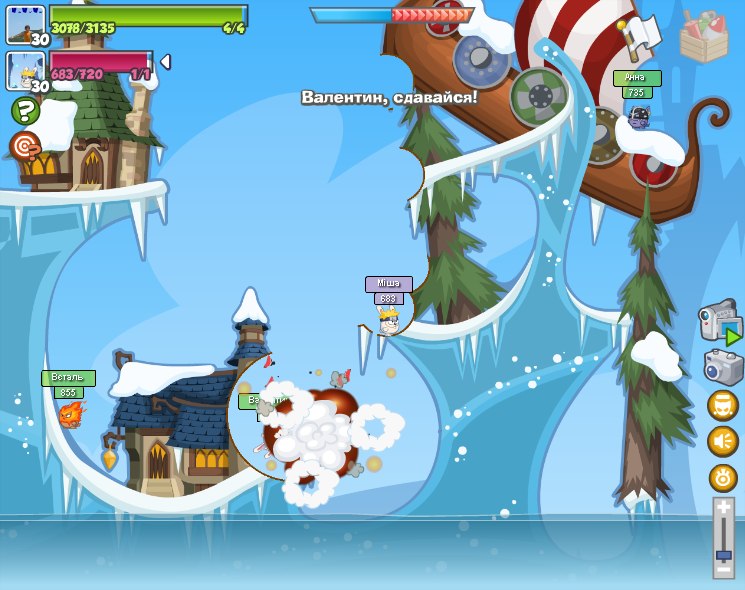Screen dimensions: 745x590
Task: Select the first player's avatar portrait
Action: pos(24,23)
